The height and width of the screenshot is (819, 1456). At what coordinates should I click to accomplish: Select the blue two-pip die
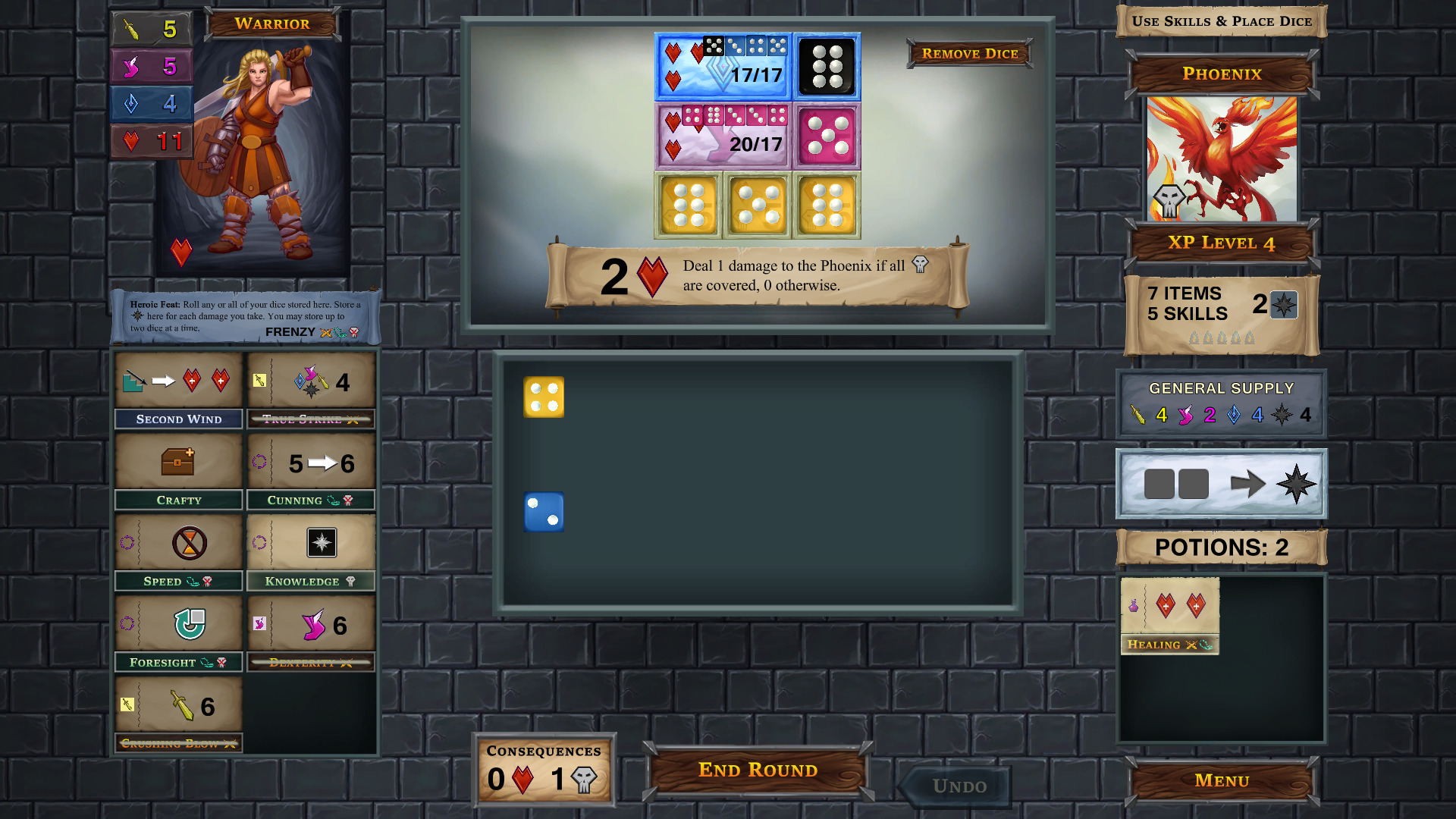[x=543, y=513]
